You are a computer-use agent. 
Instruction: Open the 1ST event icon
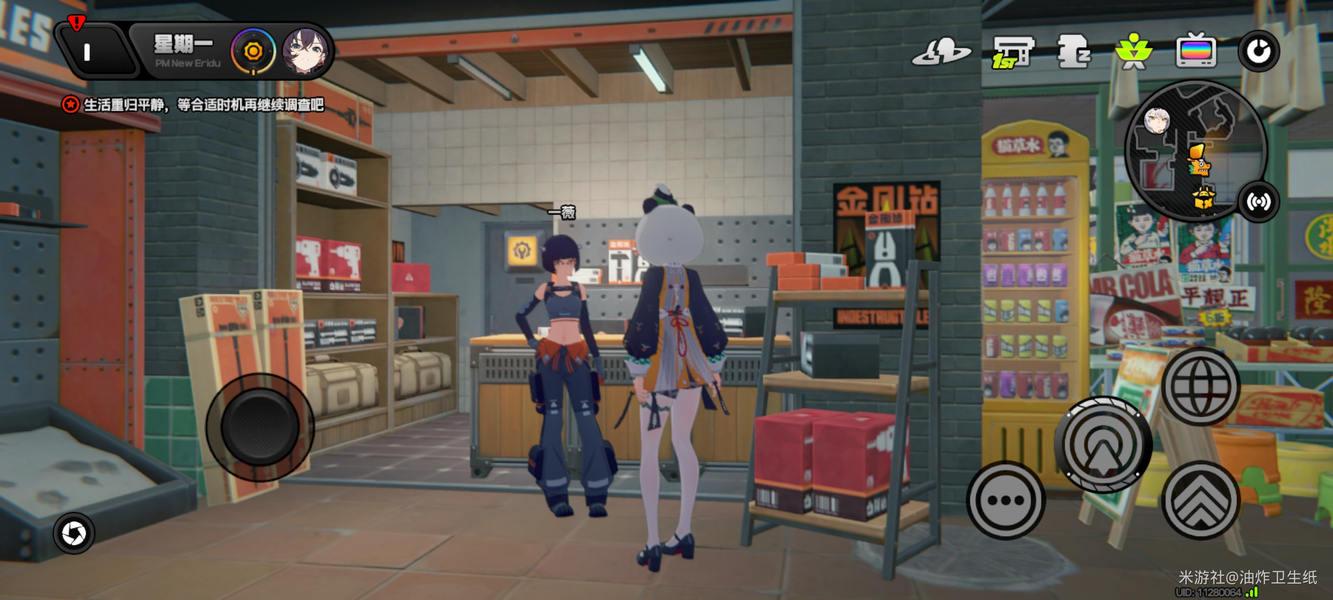pos(1012,51)
